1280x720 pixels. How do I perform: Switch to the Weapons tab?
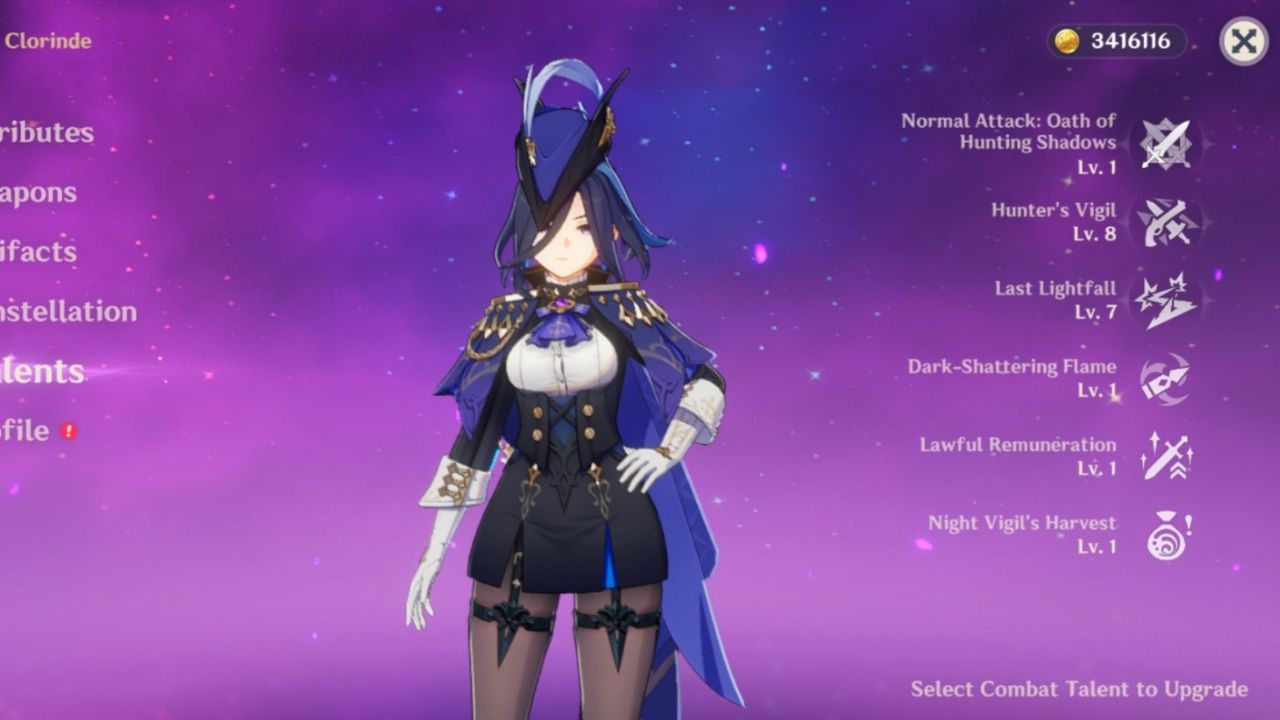pos(38,193)
